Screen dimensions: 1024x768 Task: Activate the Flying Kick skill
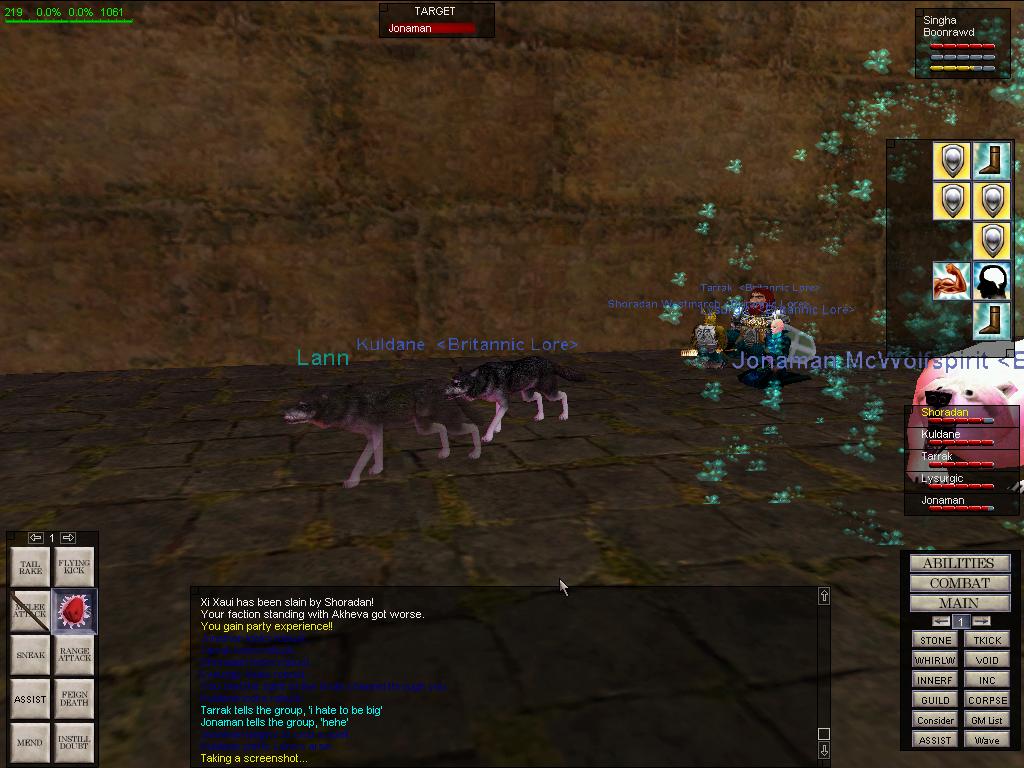tap(74, 567)
